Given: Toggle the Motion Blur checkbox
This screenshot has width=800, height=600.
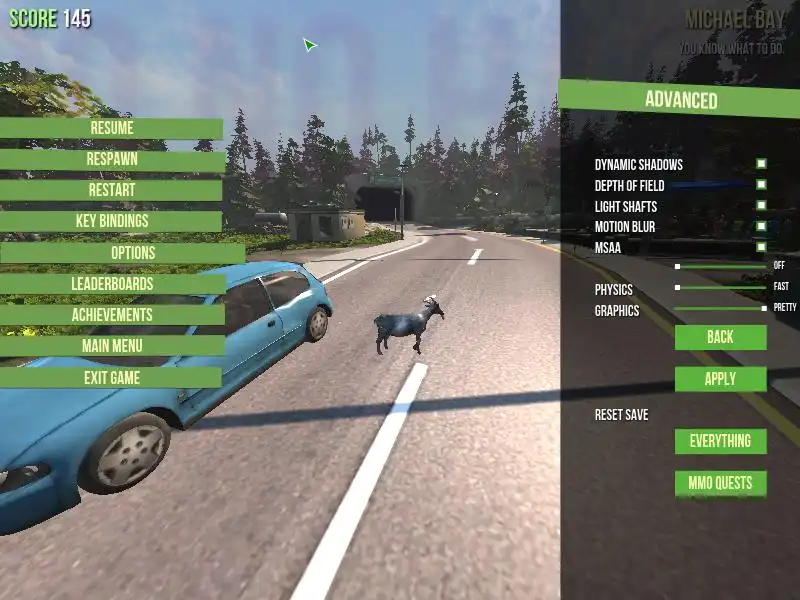Looking at the screenshot, I should tap(761, 227).
